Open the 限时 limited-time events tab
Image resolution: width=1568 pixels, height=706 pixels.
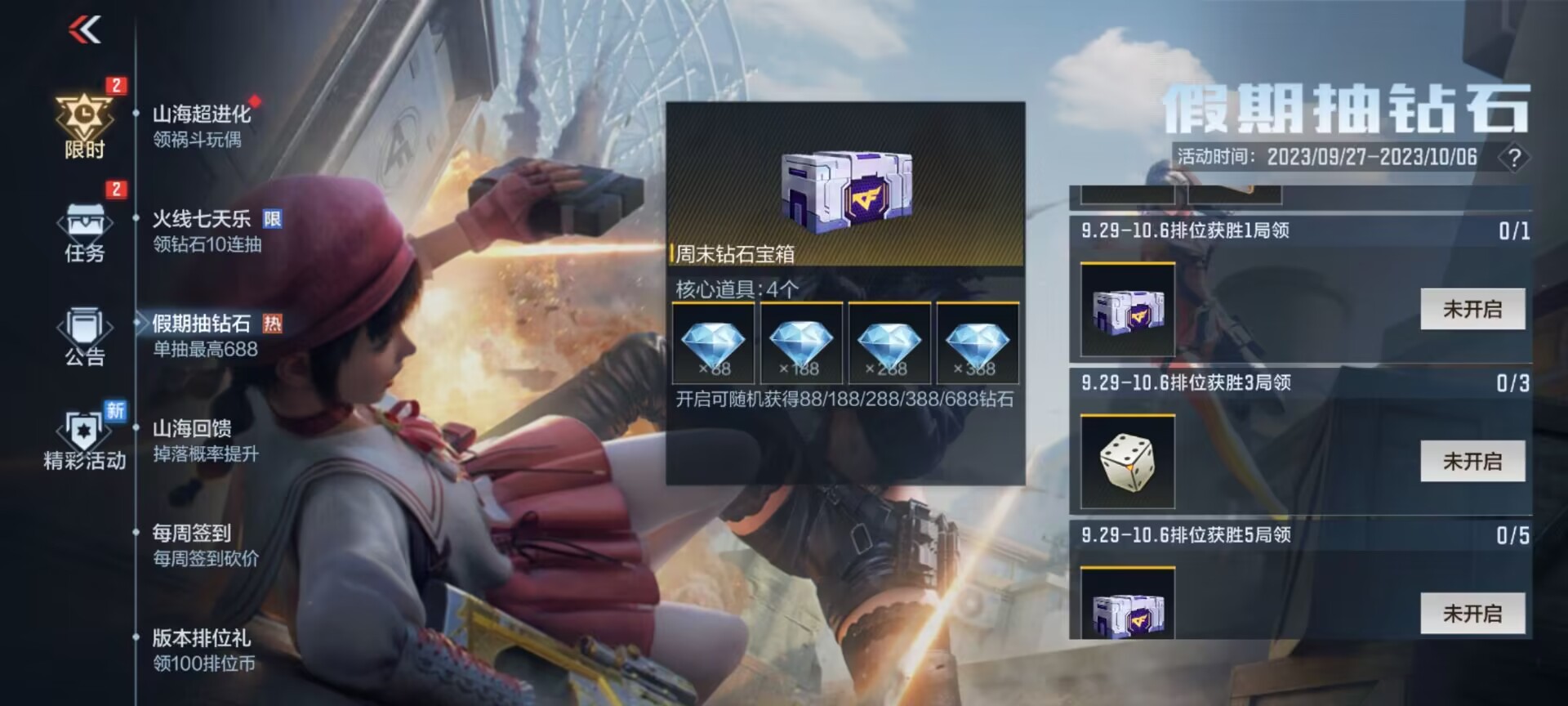pos(85,124)
